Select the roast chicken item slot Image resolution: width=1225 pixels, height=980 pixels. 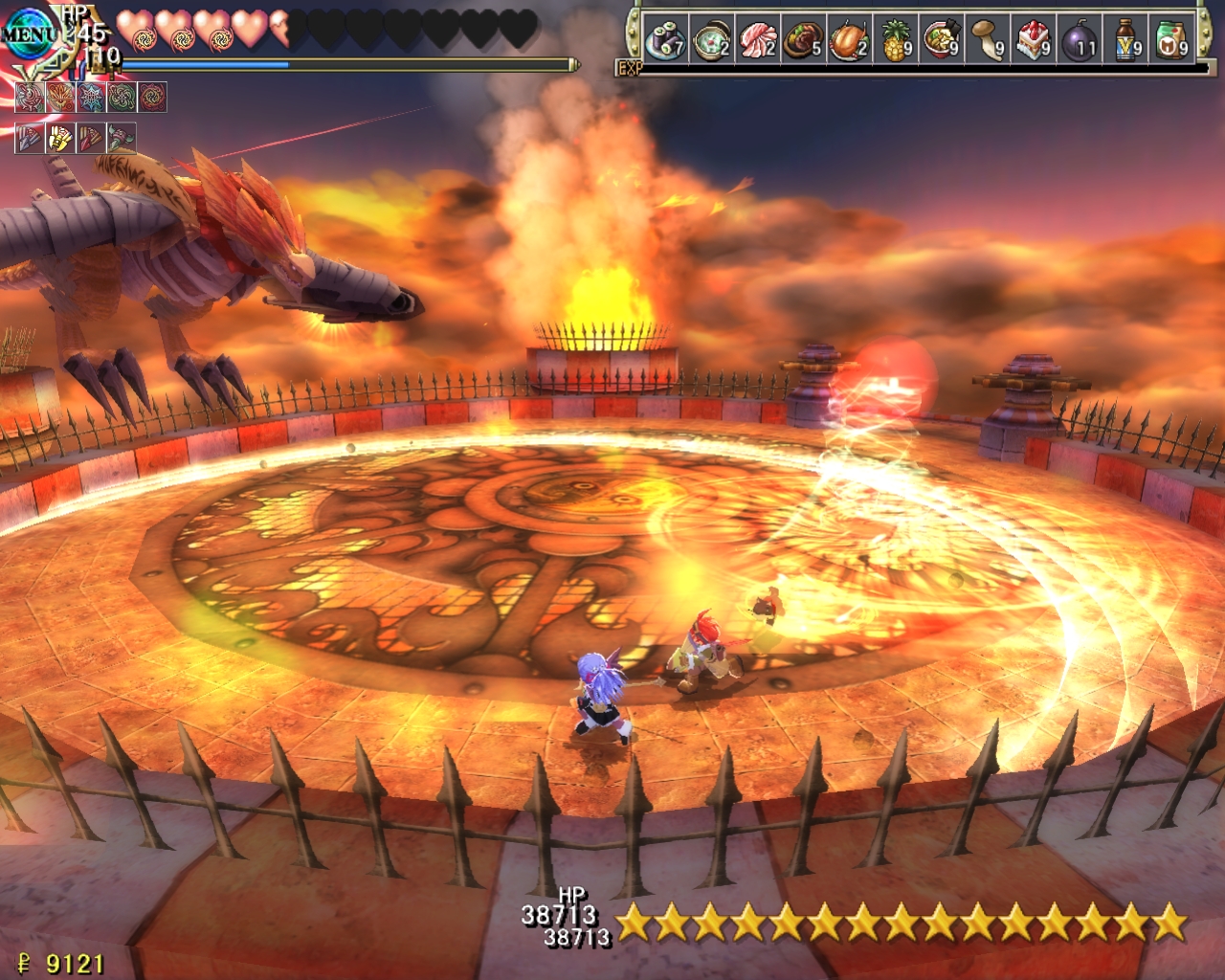pyautogui.click(x=849, y=41)
